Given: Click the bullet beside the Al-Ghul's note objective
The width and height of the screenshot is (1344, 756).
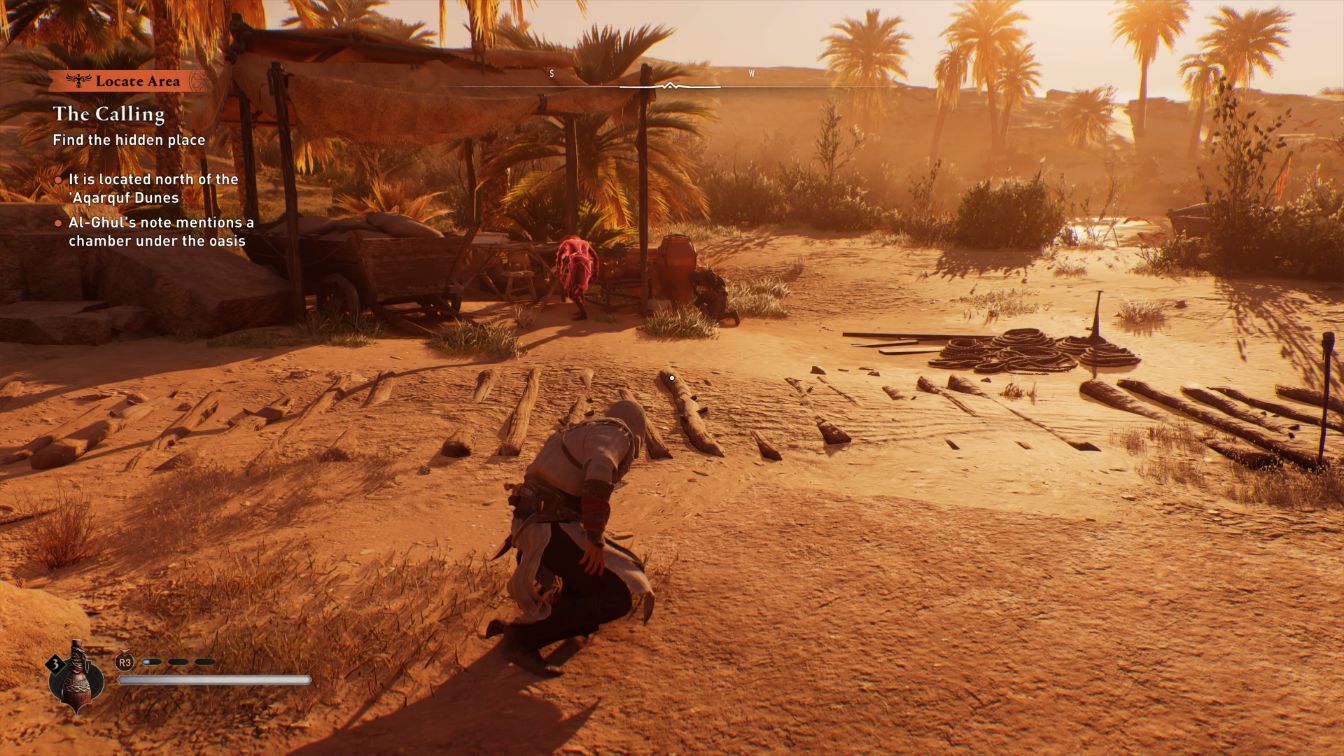Looking at the screenshot, I should coord(58,223).
